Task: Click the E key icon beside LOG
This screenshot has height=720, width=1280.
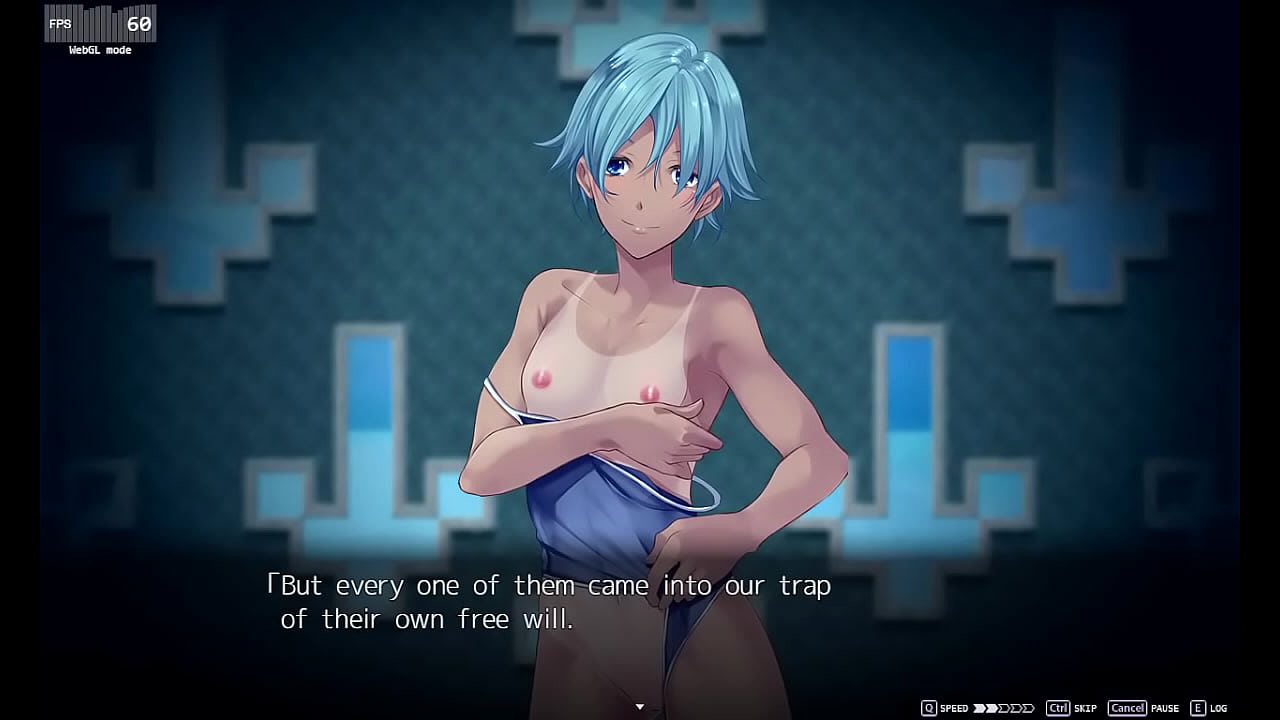Action: tap(1198, 707)
